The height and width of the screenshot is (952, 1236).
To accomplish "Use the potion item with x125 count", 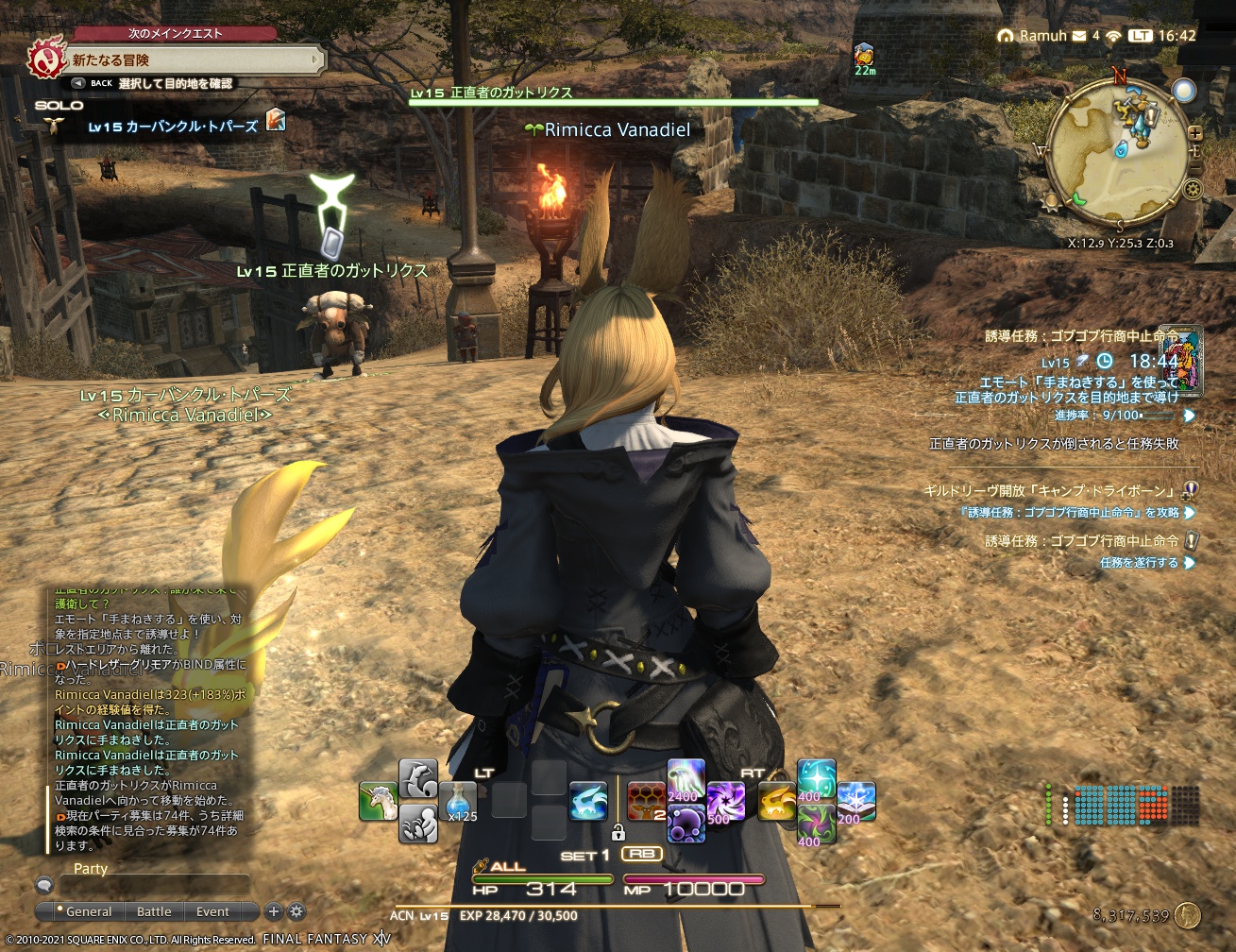I will [458, 801].
